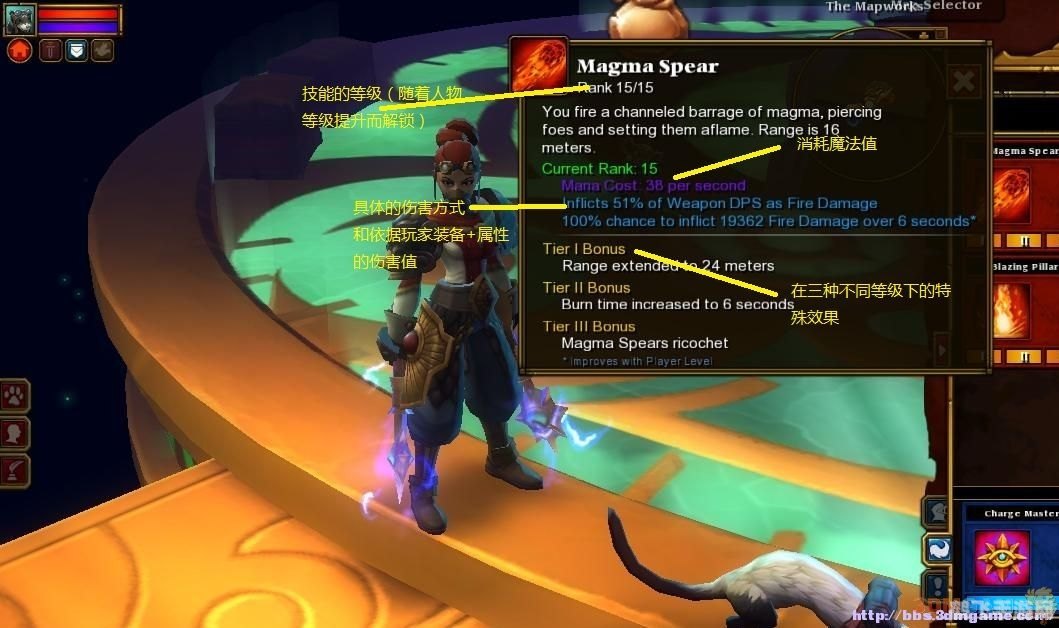
Task: Open the pet paw menu
Action: point(16,396)
